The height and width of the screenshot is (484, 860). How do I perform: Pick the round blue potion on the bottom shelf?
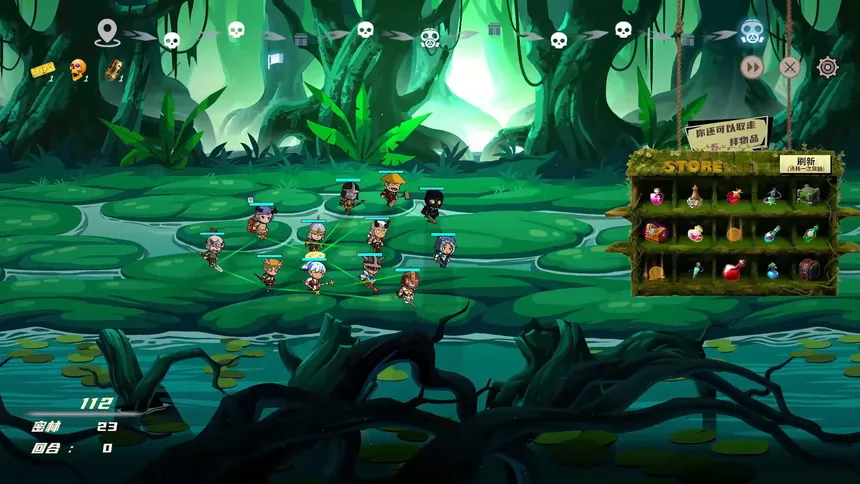(x=772, y=270)
